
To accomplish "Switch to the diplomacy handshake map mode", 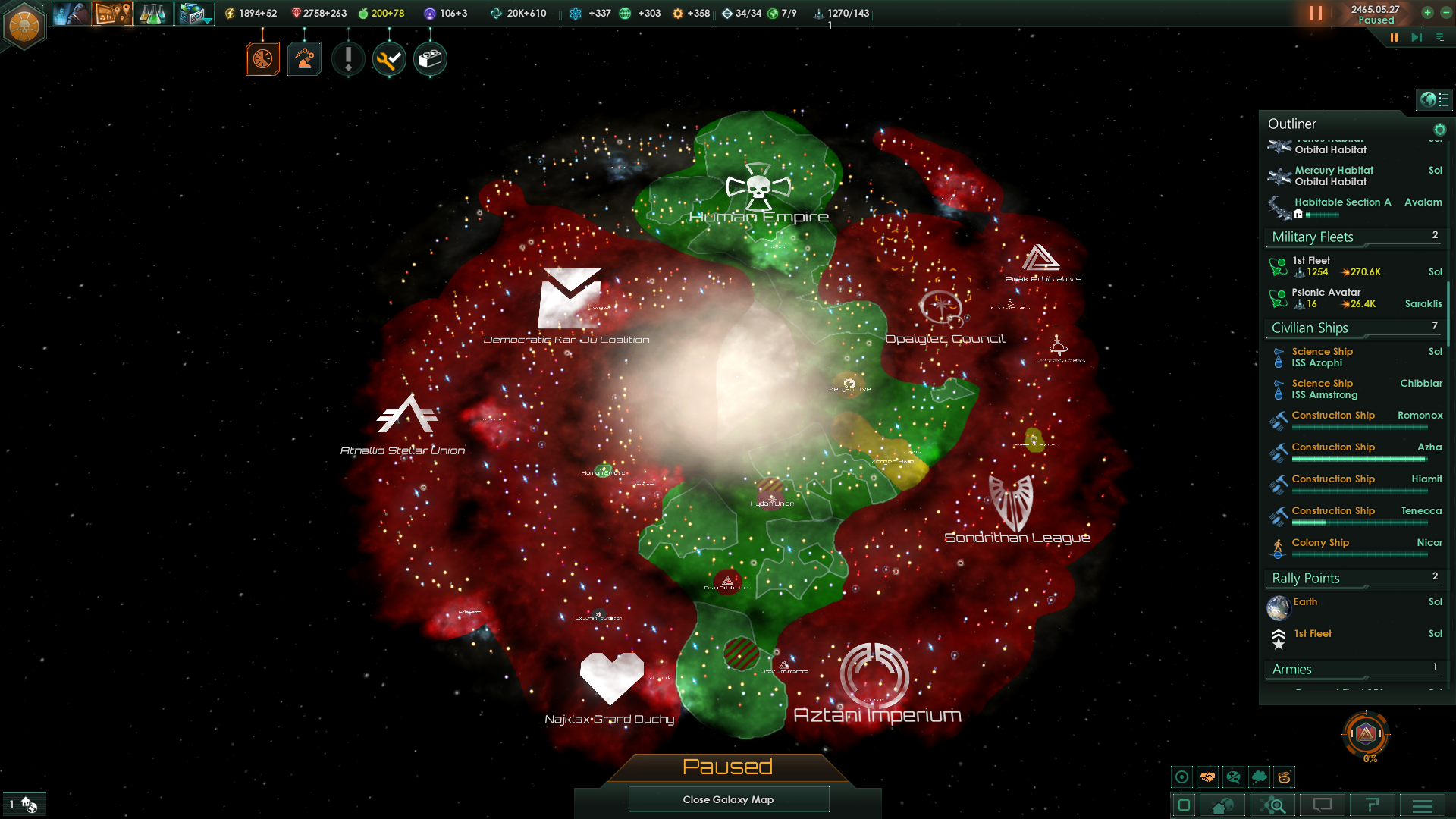I will (1207, 776).
